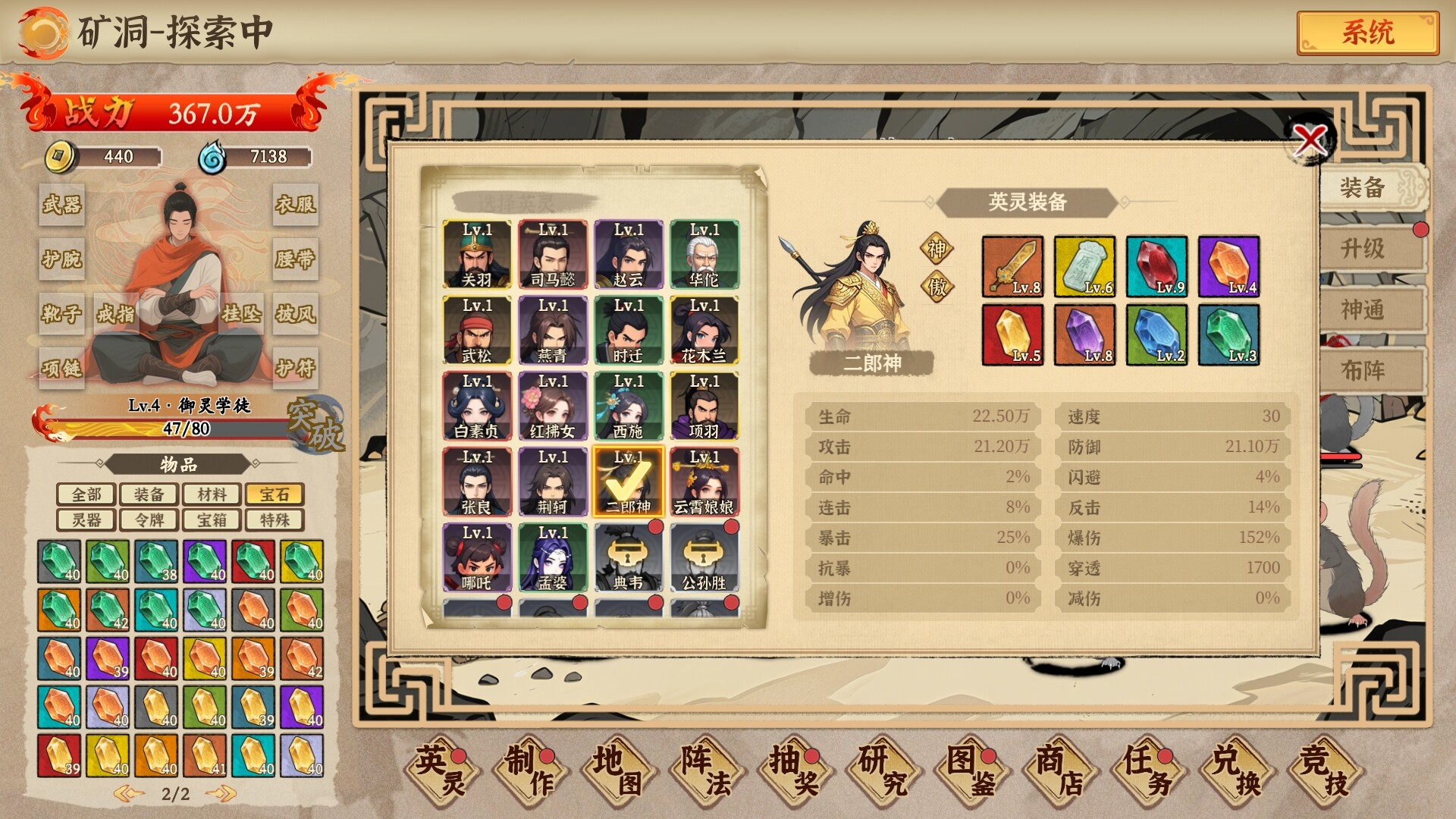Open the 武器 weapon equipment slot
Viewport: 1456px width, 819px height.
(x=61, y=204)
